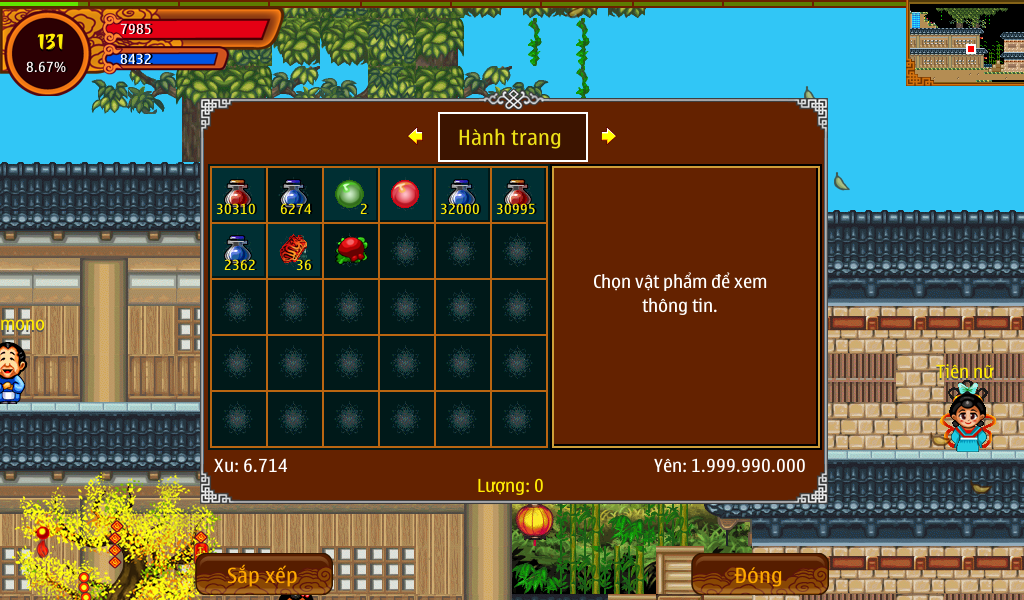1024x600 pixels.
Task: Switch to next tab with right arrow
Action: (608, 136)
